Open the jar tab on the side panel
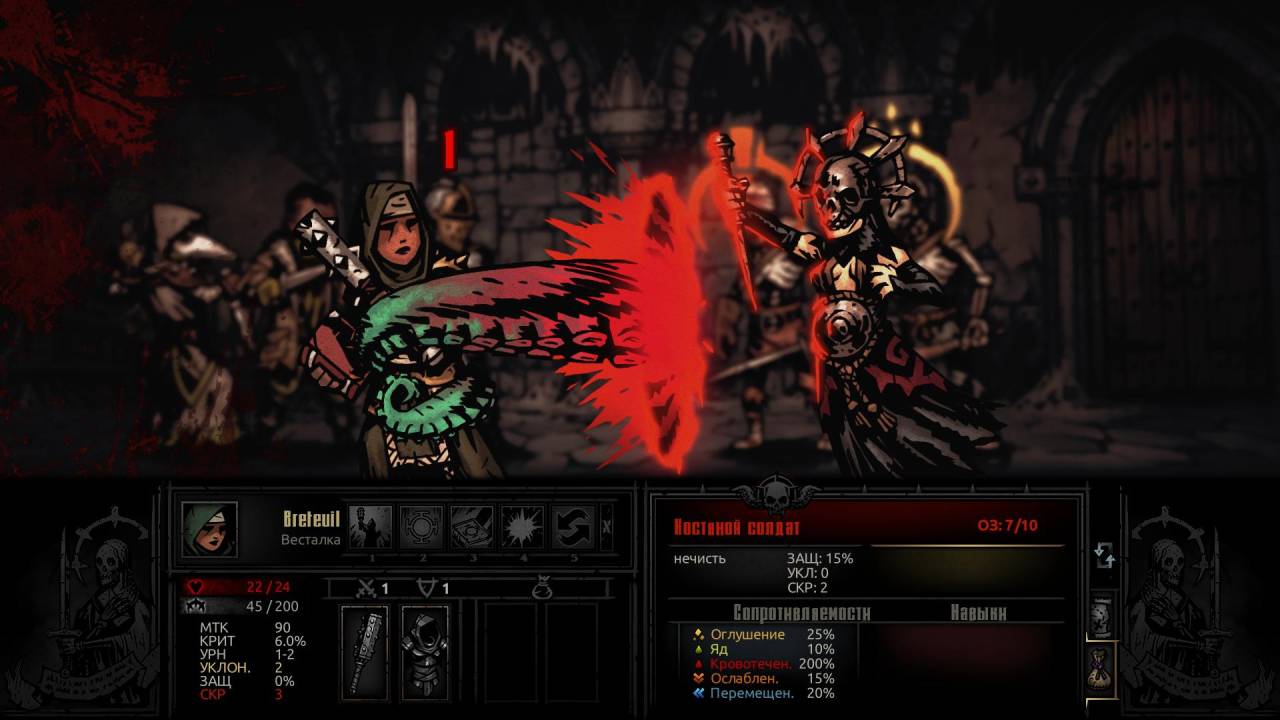This screenshot has height=720, width=1280. tap(1101, 615)
